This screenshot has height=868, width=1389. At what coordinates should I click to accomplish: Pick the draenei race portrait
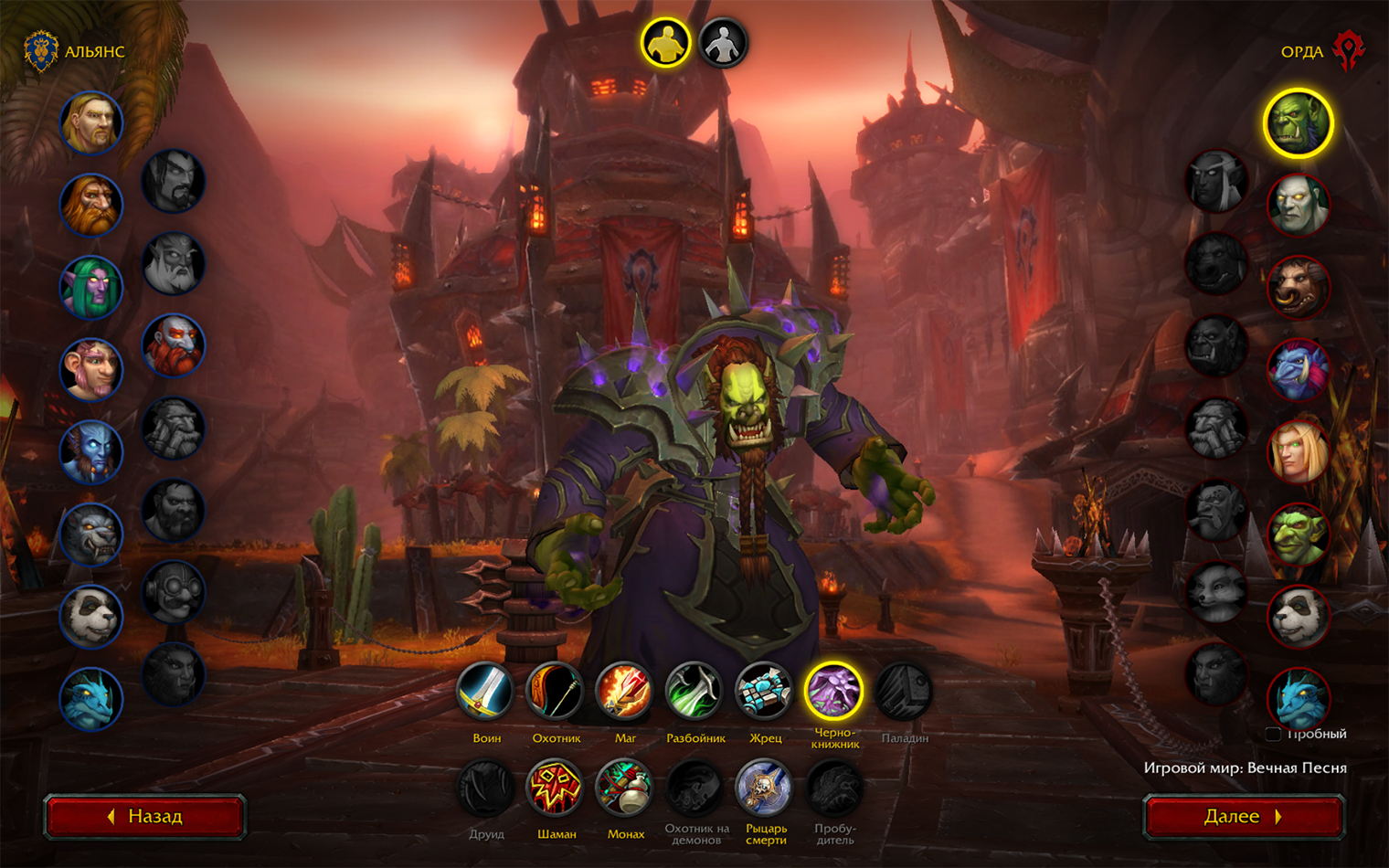91,451
